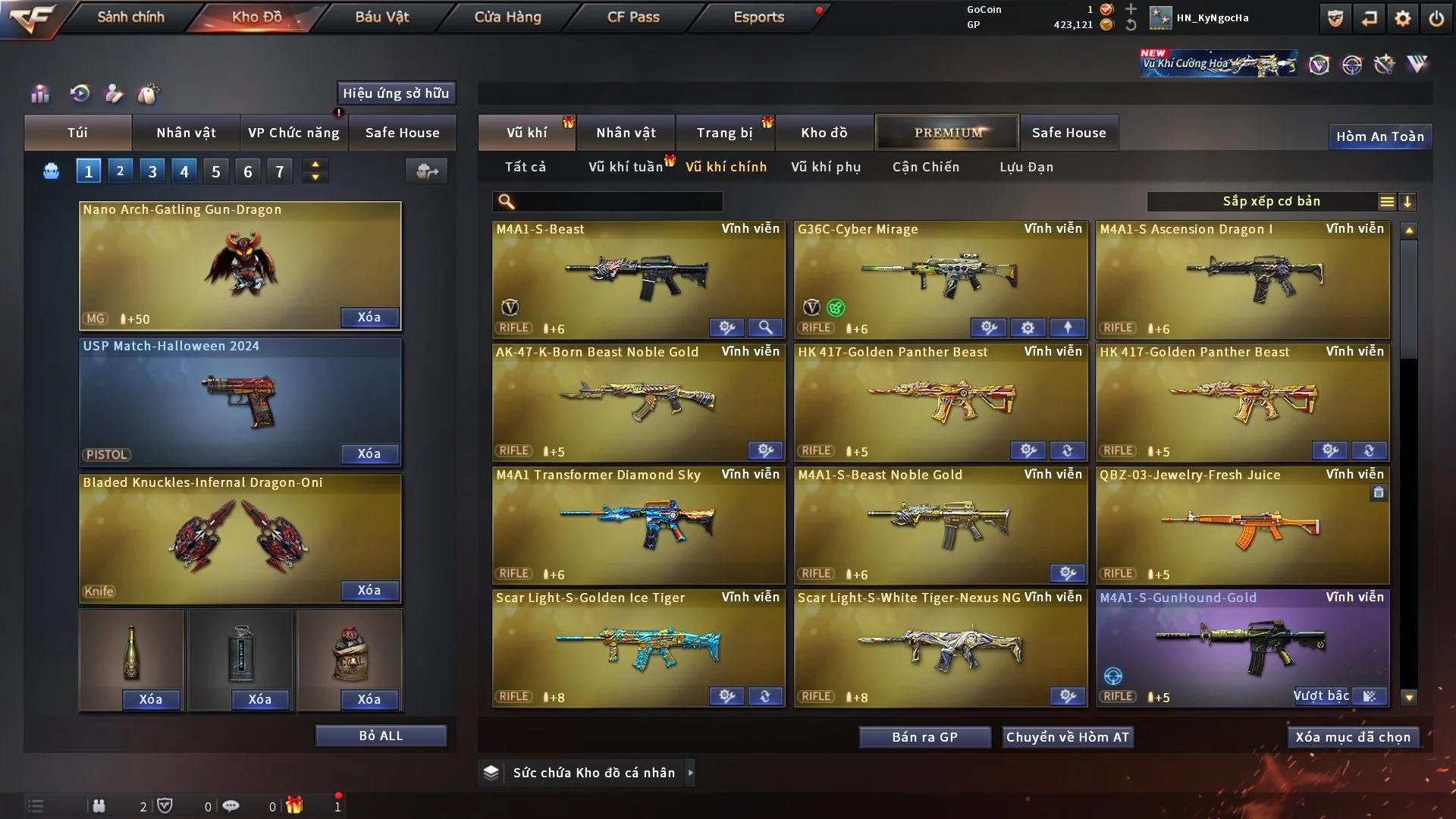Viewport: 1456px width, 819px height.
Task: Open settings with the gear icon
Action: coord(1403,18)
